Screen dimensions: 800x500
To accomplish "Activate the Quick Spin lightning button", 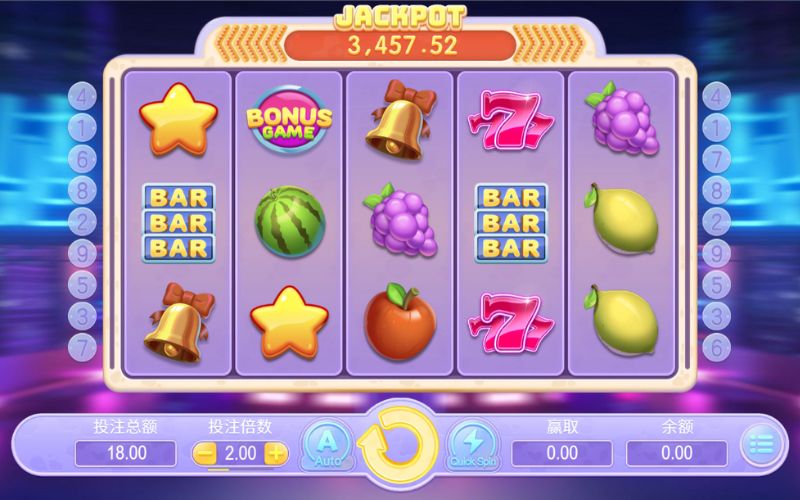I will pyautogui.click(x=472, y=444).
